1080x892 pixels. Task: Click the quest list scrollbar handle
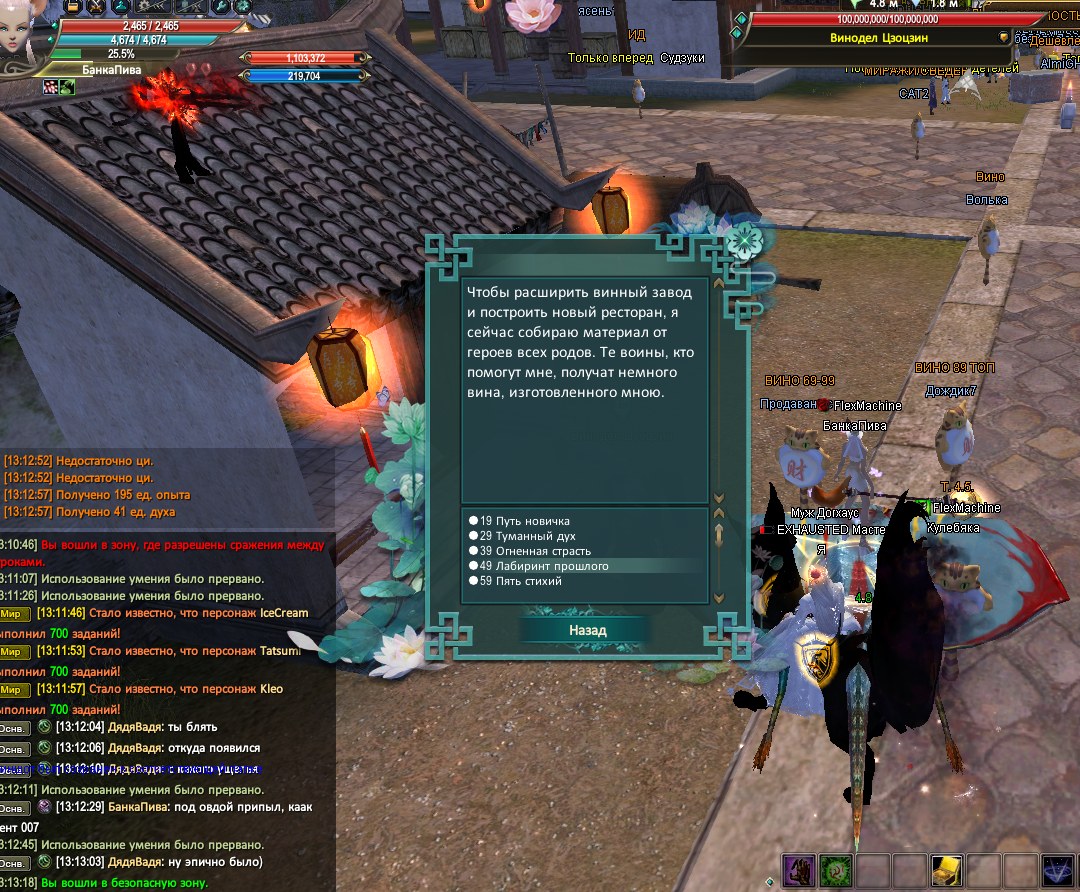tap(717, 535)
